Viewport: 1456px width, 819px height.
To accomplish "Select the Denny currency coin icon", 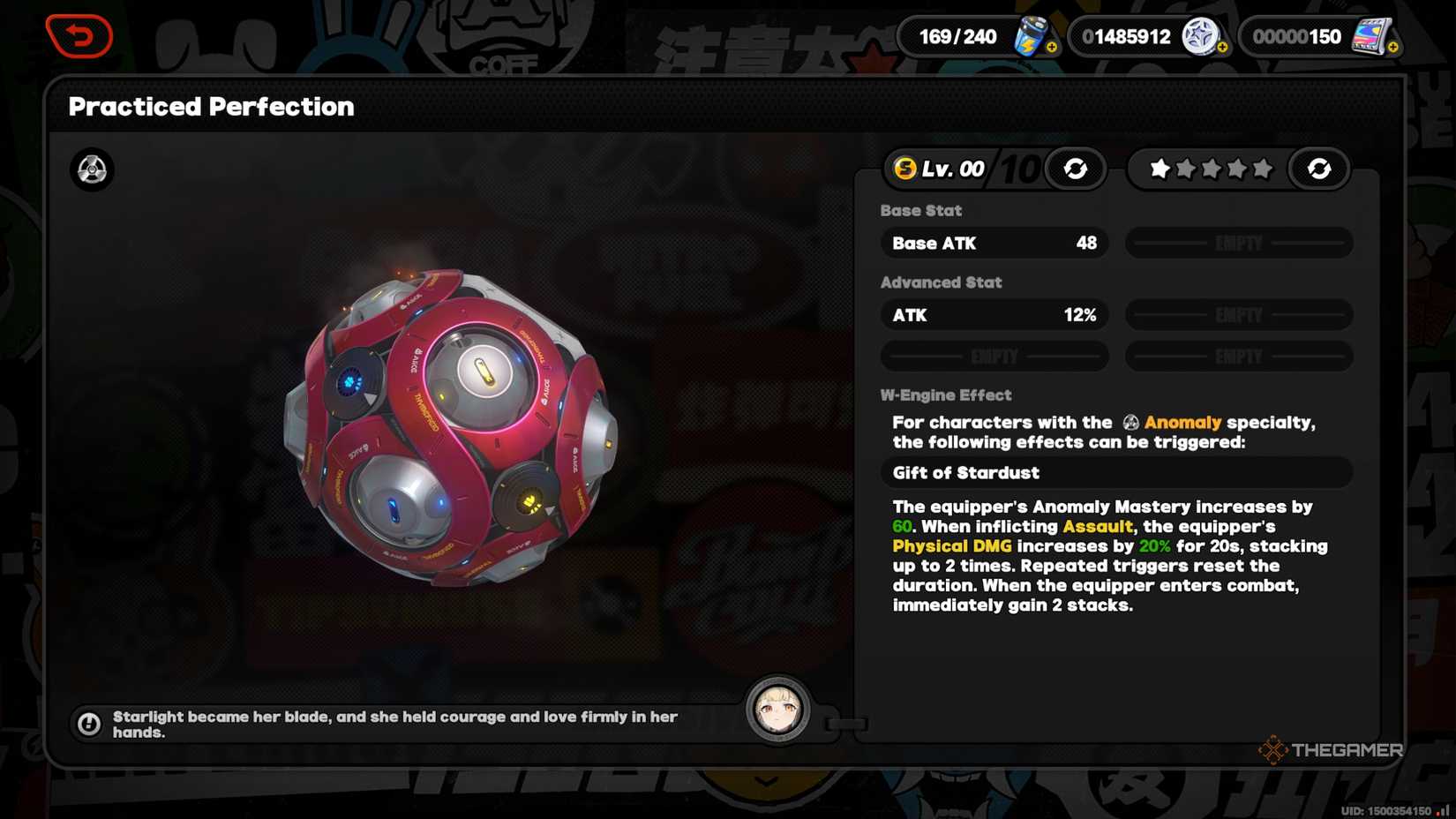I will click(1202, 36).
